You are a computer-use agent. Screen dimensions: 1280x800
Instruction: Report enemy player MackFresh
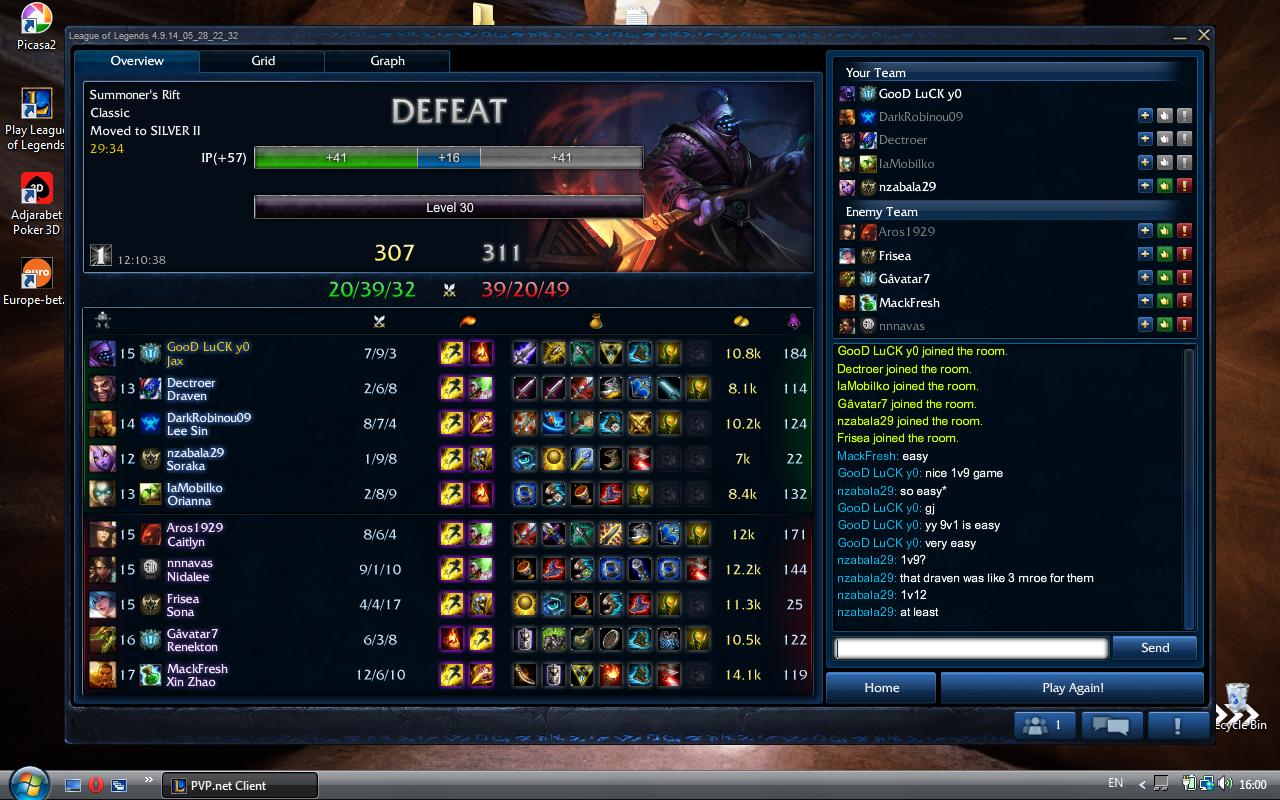pyautogui.click(x=1184, y=302)
